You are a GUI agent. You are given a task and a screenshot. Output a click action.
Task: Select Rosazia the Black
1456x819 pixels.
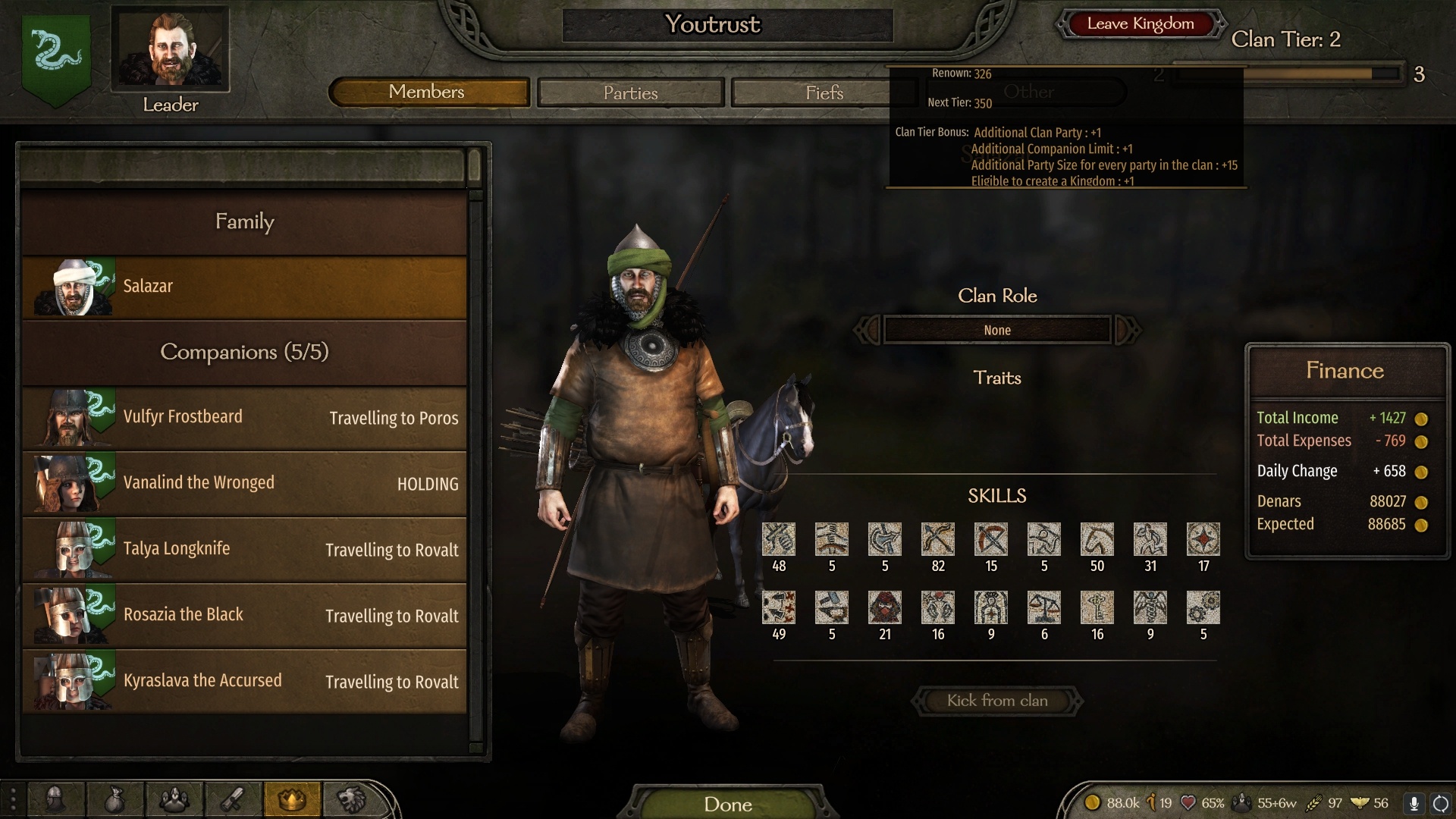[x=244, y=615]
